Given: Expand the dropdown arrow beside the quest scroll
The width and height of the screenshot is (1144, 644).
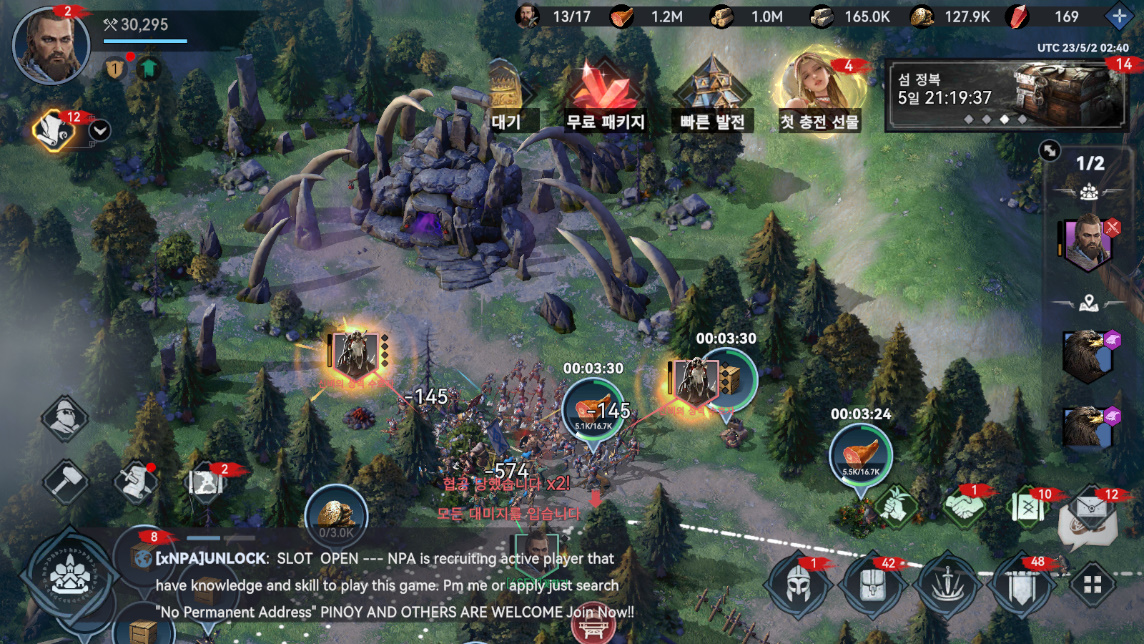Looking at the screenshot, I should 100,130.
